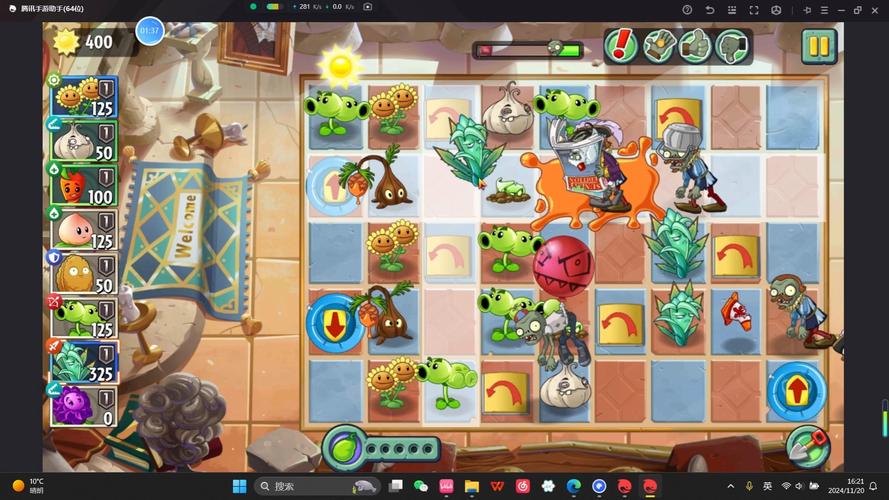
Task: Collect the falling sun
Action: pyautogui.click(x=340, y=66)
